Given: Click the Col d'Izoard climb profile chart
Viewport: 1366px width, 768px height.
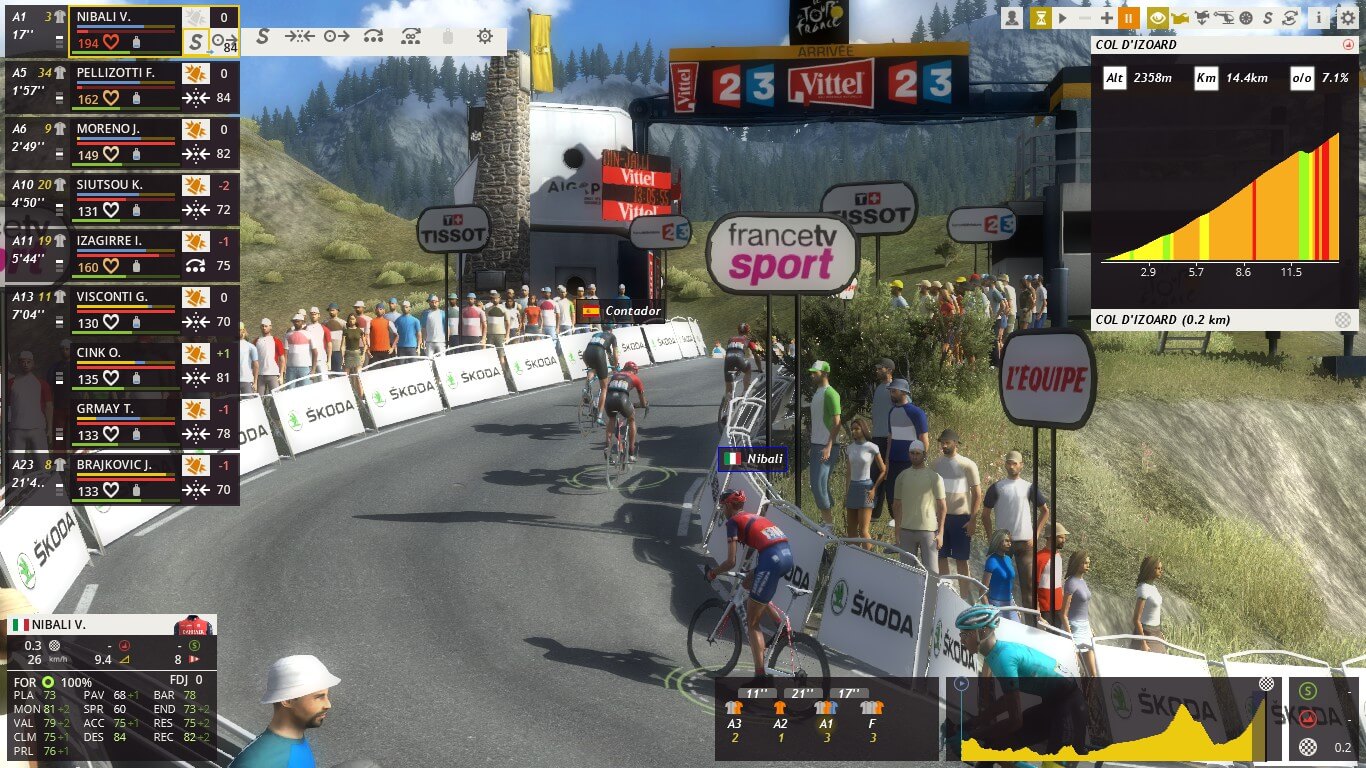Looking at the screenshot, I should pos(1220,200).
